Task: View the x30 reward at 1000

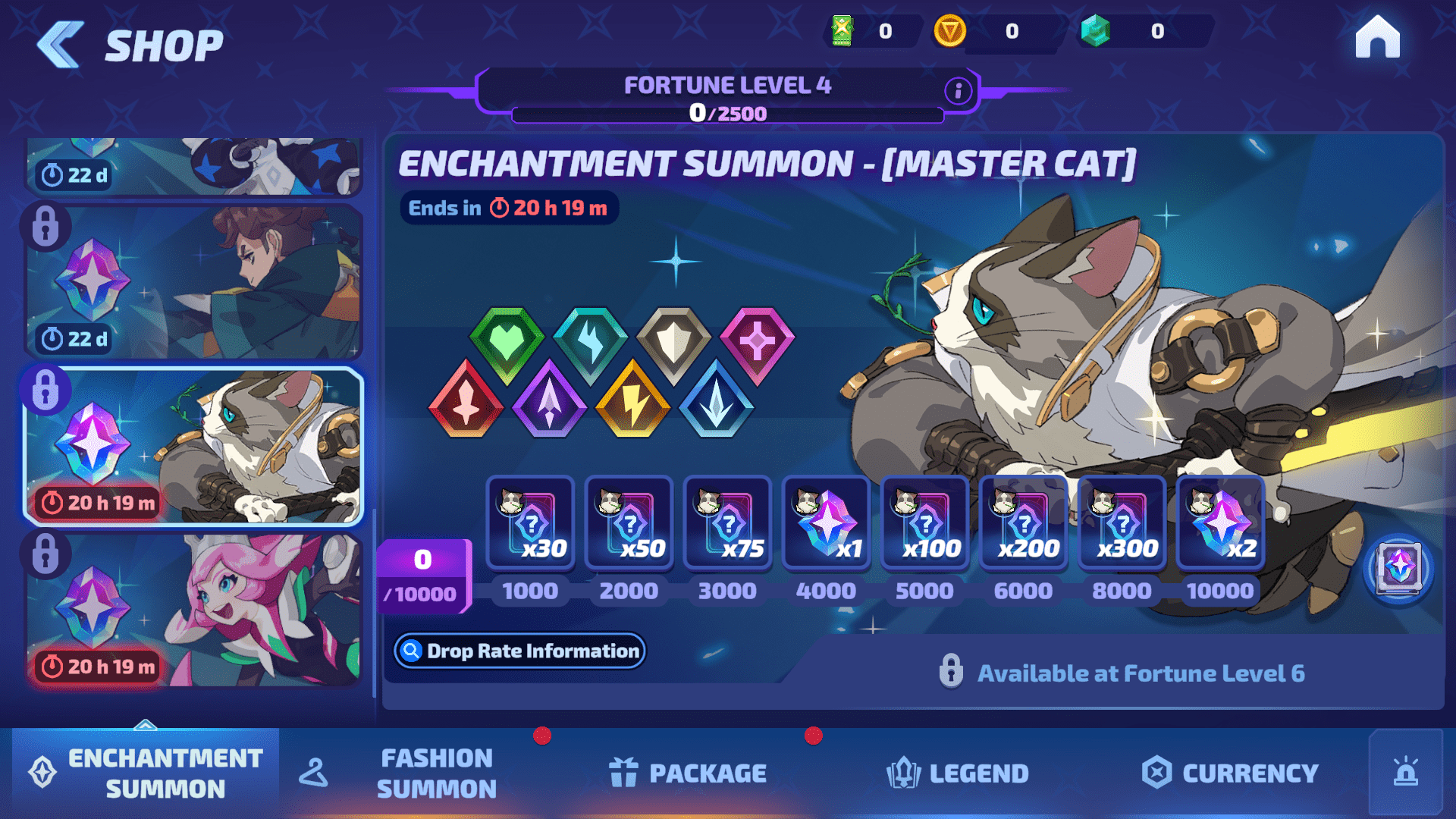Action: (x=530, y=523)
